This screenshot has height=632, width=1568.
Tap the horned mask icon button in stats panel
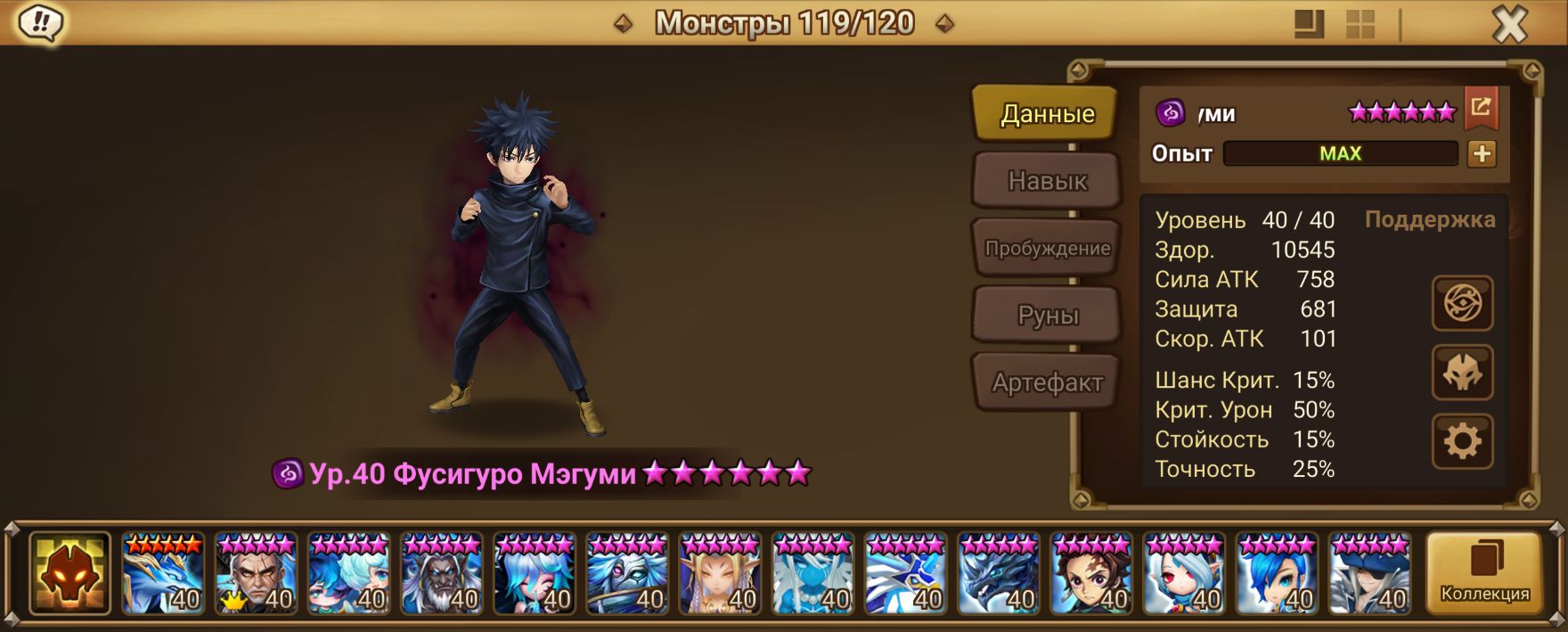[1462, 373]
